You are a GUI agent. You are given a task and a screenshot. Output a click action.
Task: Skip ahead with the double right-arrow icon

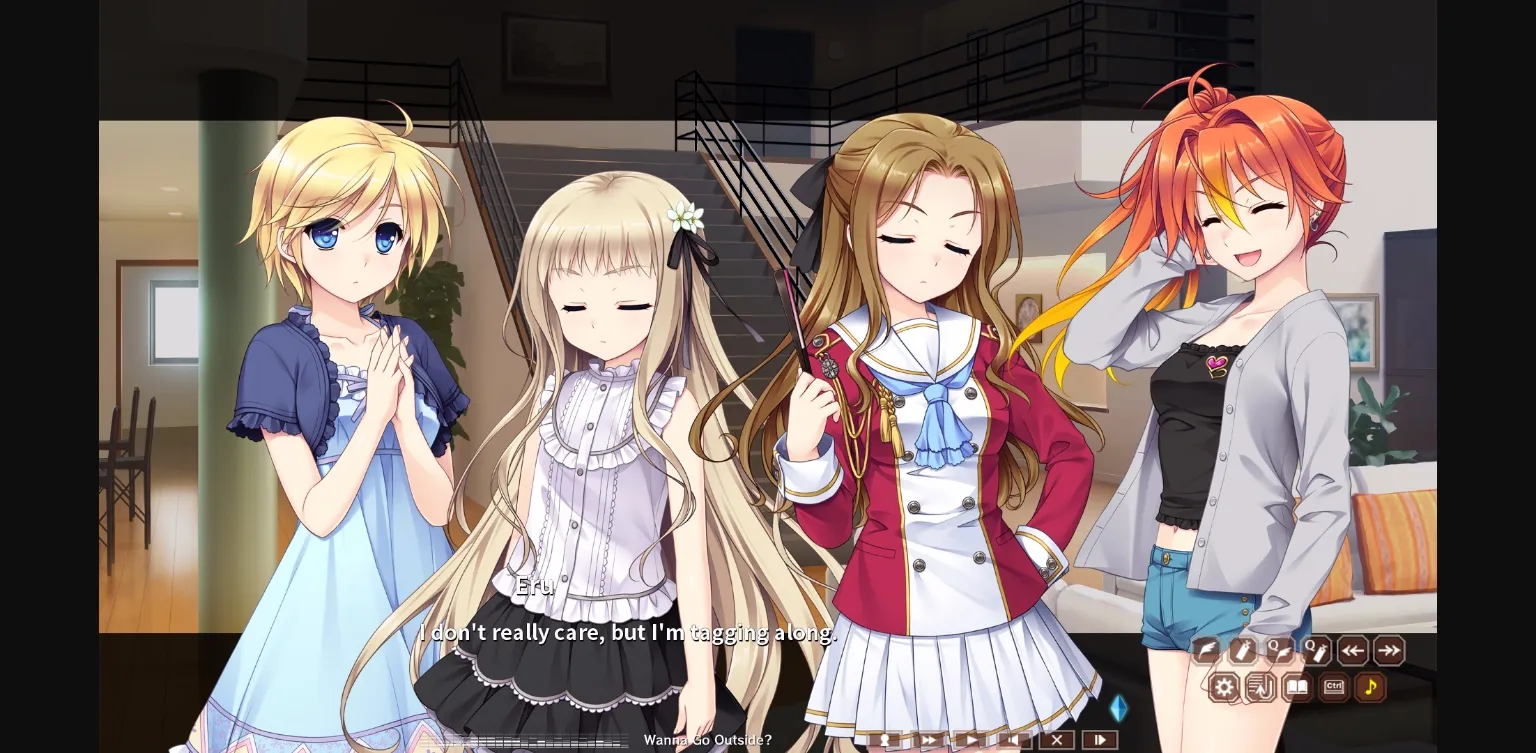1389,650
